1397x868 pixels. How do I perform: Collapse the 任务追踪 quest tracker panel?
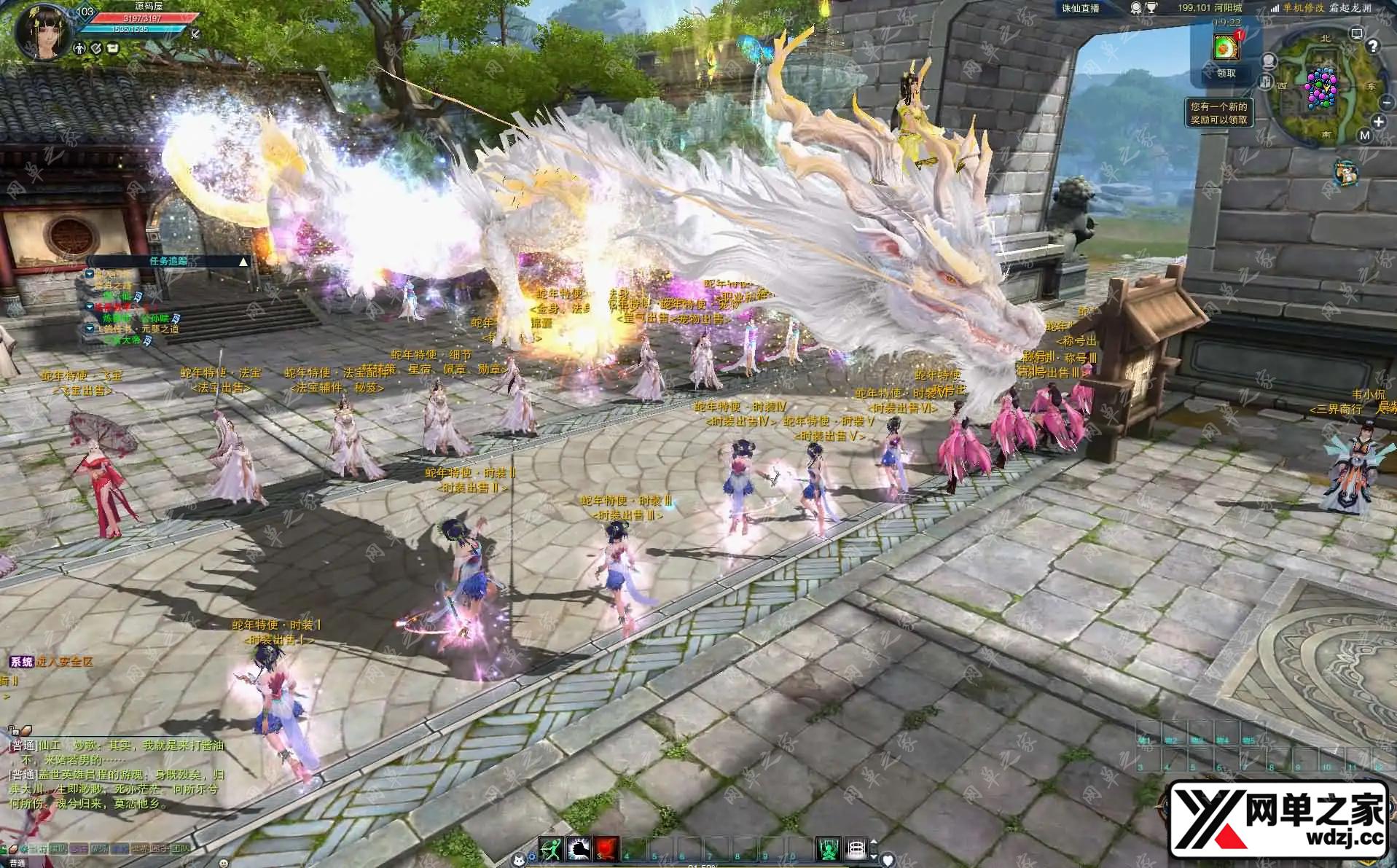(x=243, y=261)
